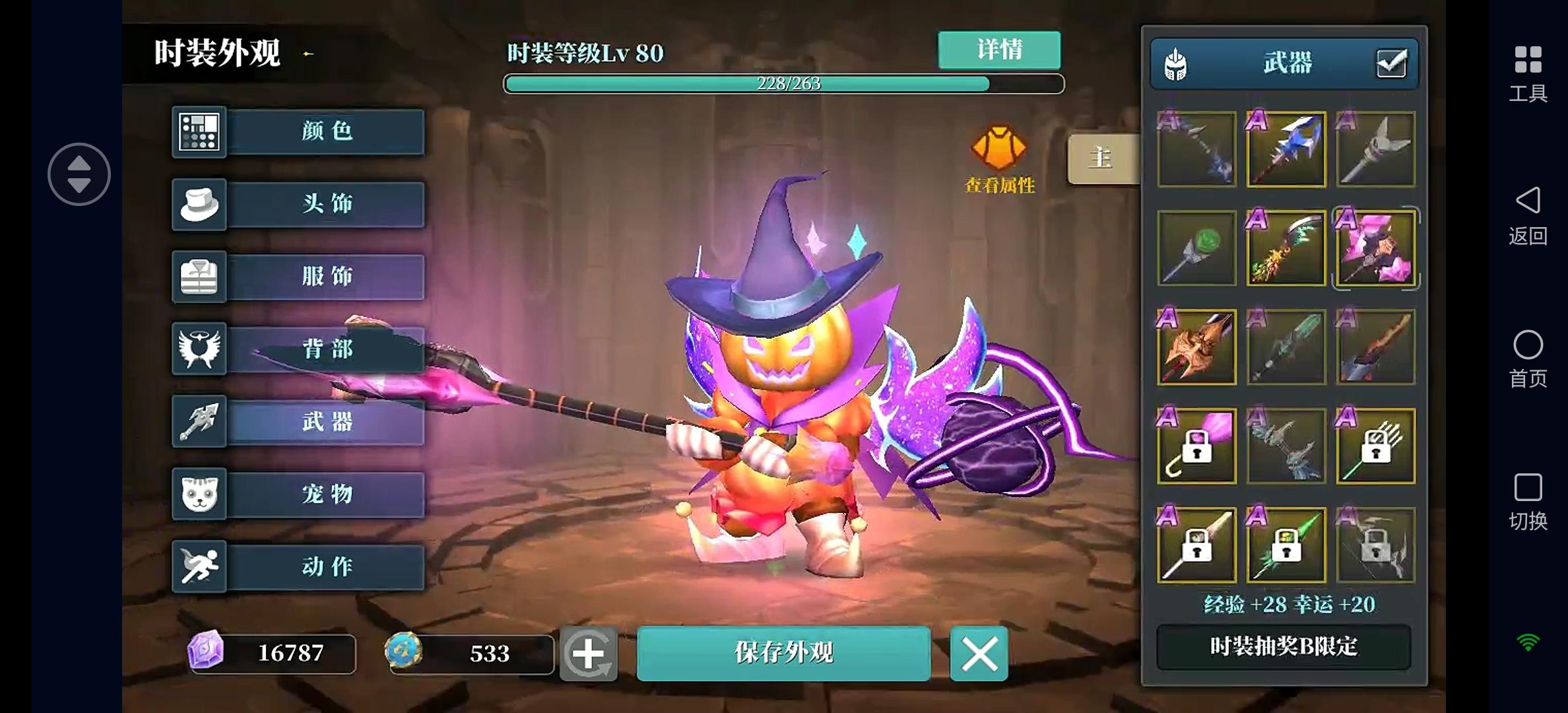
Task: Open the 详情 details panel
Action: point(998,50)
